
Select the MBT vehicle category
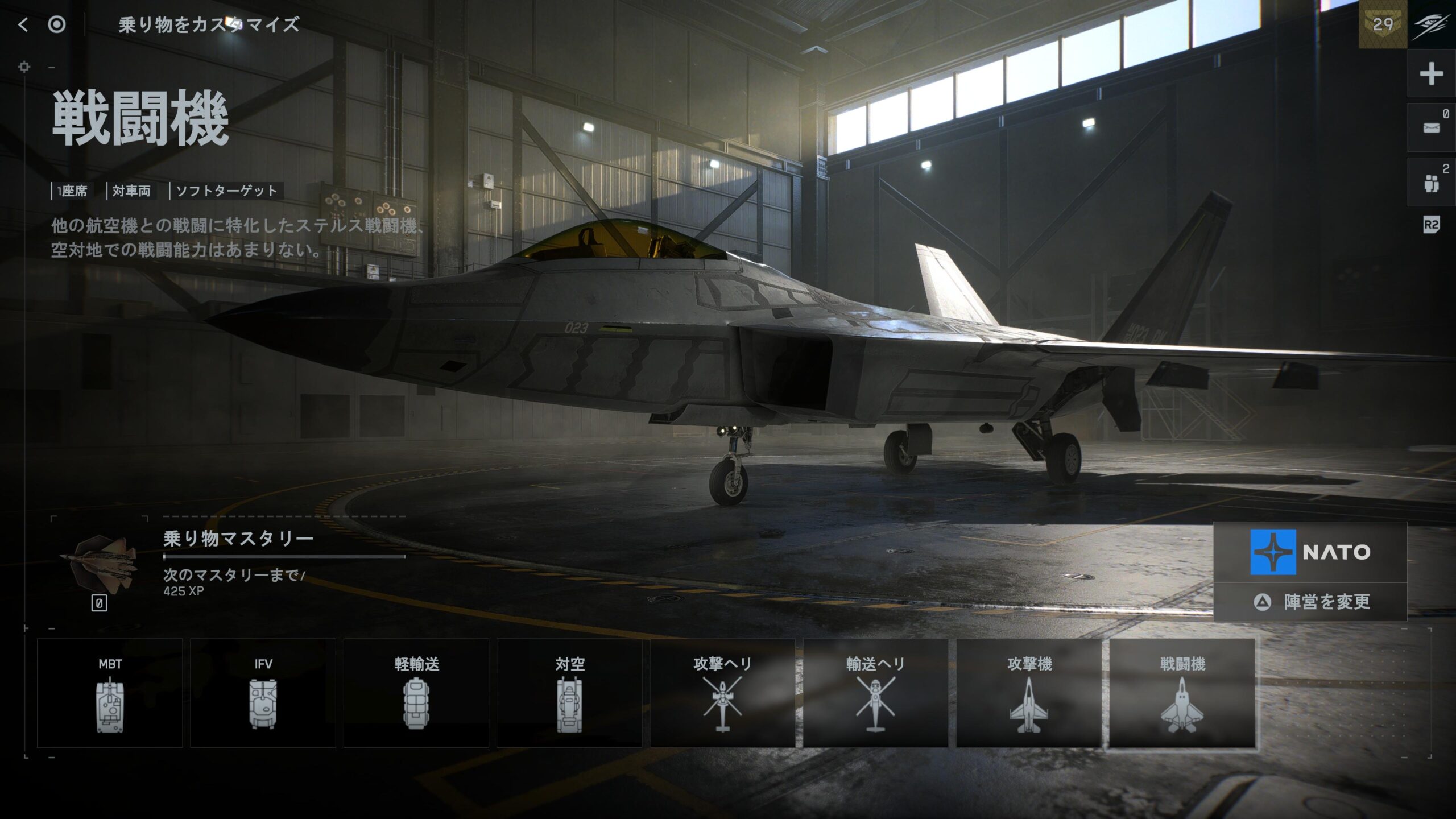[x=110, y=693]
